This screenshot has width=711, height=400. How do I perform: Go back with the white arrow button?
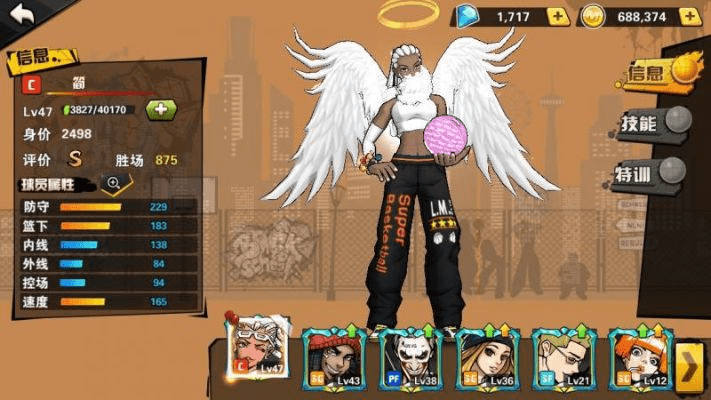point(22,14)
